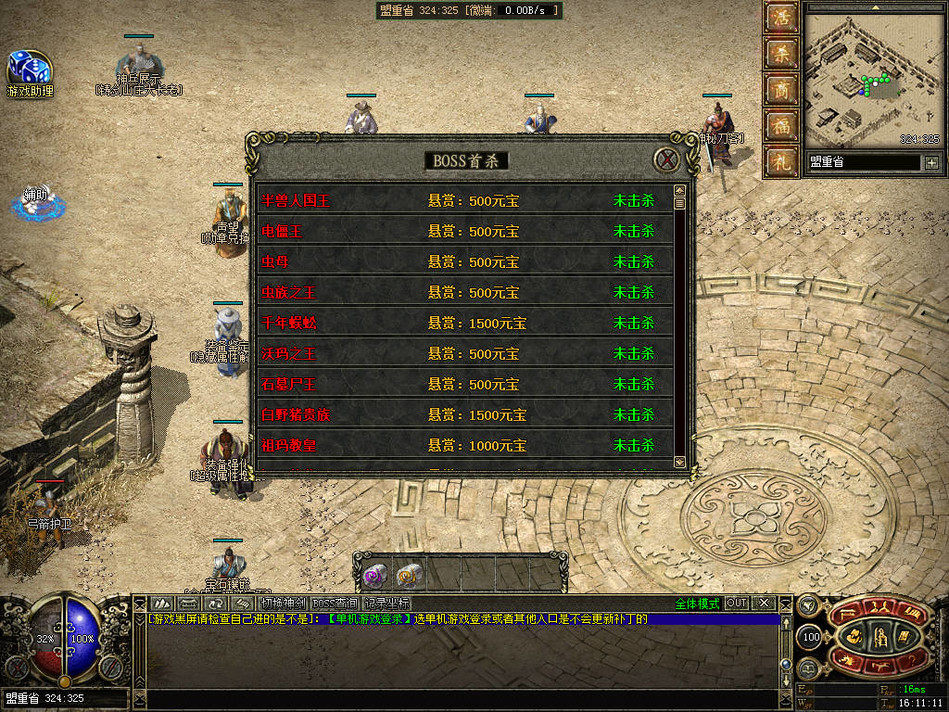Select the 千年蜈蚣 boss row
The width and height of the screenshot is (949, 712).
pyautogui.click(x=465, y=323)
